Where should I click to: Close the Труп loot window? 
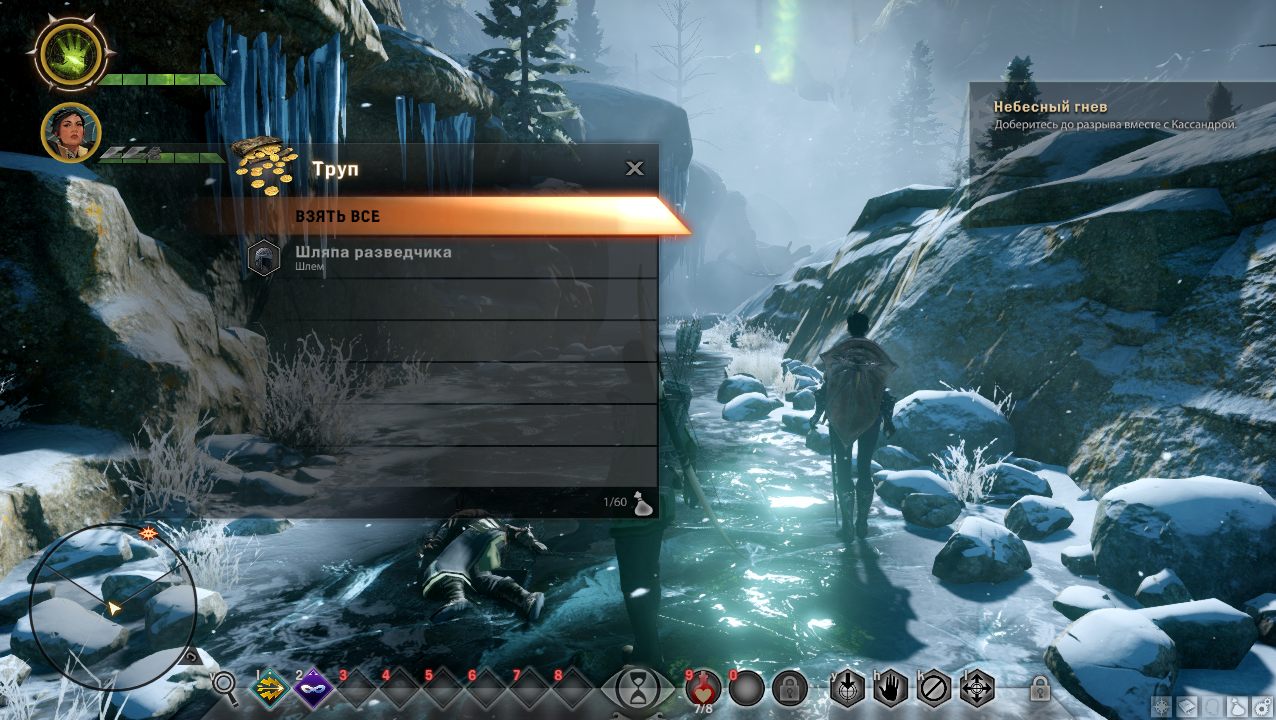tap(635, 168)
